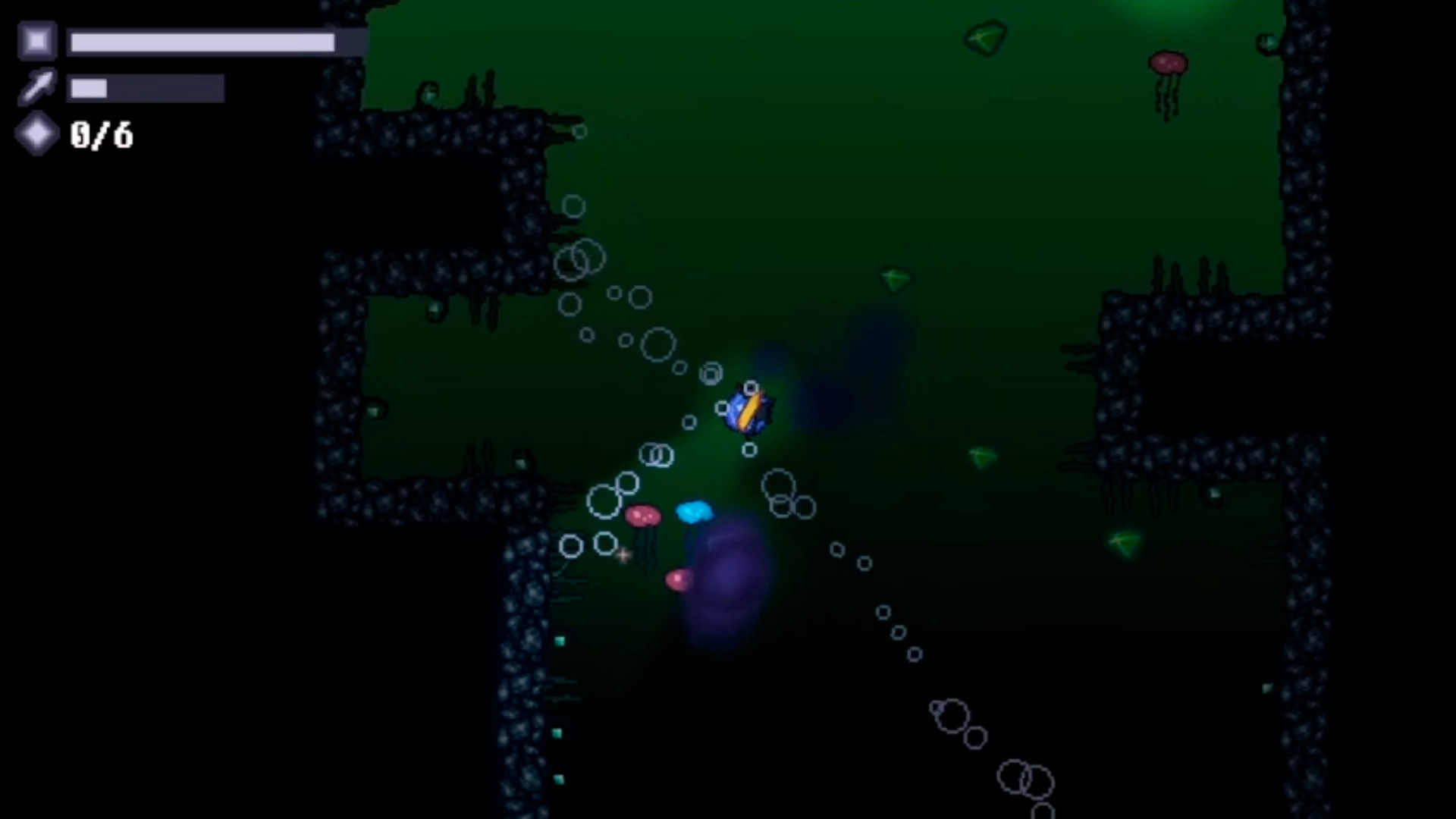Select the arrow dash icon in the HUD
Screen dimensions: 1456x819
tap(36, 87)
